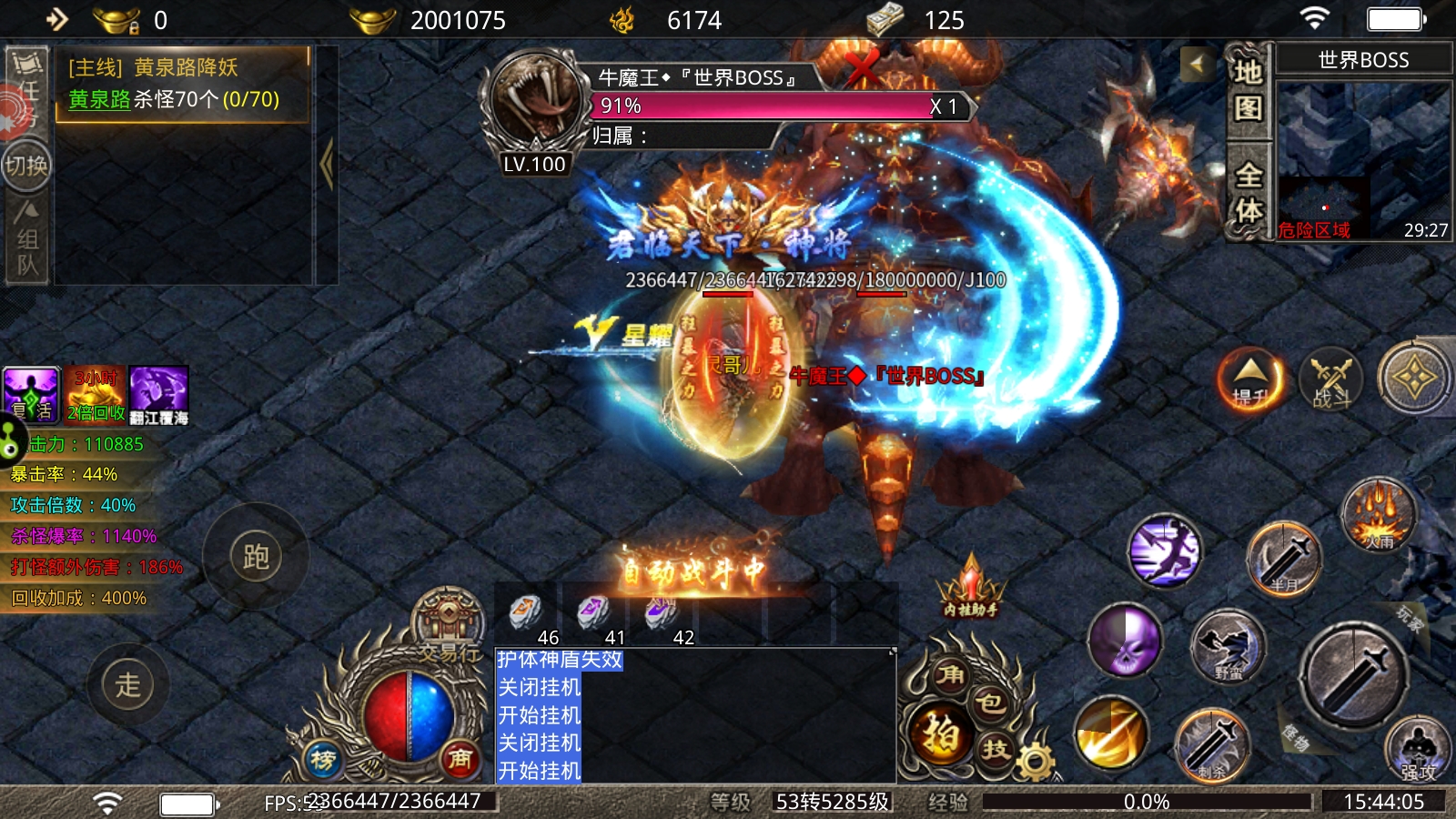
Task: Tap the 切换 switch button
Action: click(x=25, y=165)
